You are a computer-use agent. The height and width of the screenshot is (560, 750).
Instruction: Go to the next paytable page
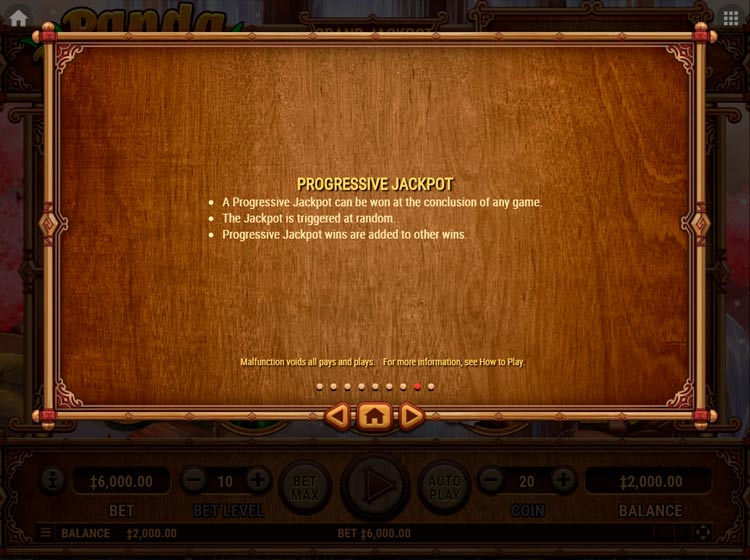point(412,416)
